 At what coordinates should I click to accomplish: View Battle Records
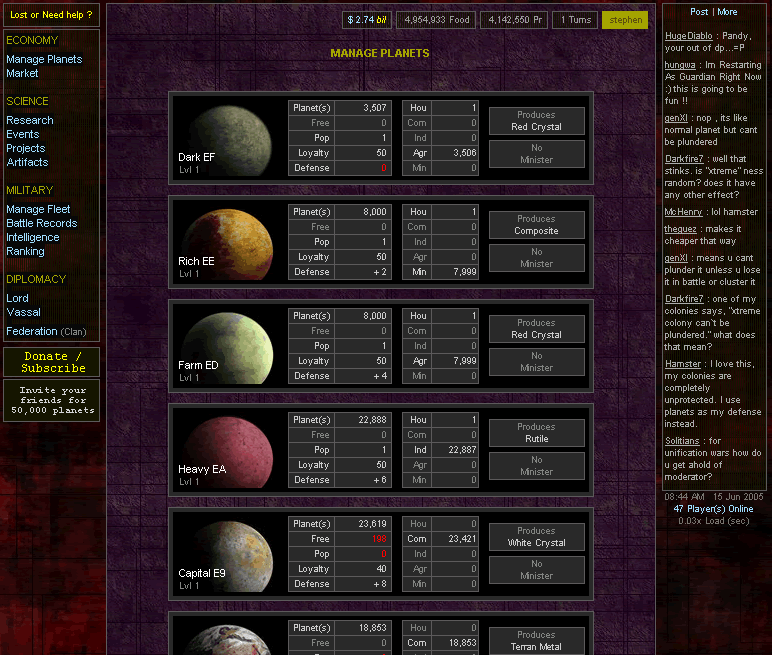41,223
